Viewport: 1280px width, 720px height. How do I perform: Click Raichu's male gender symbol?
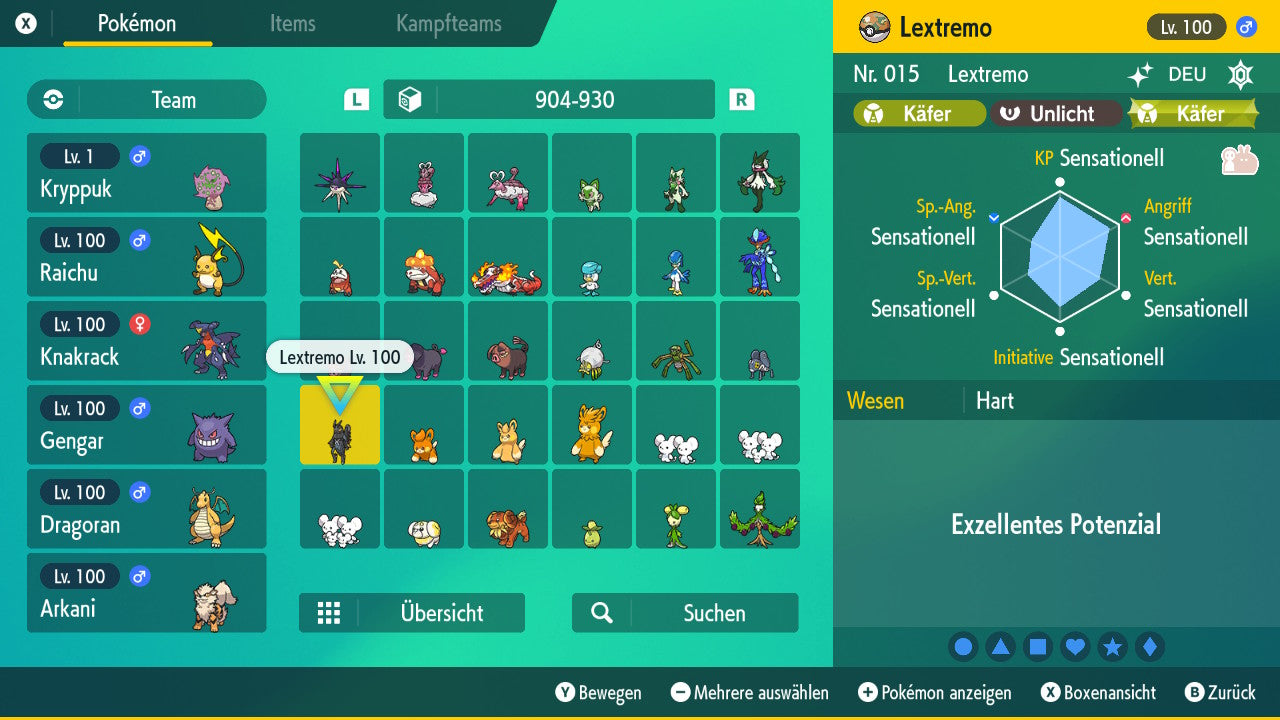[x=139, y=240]
